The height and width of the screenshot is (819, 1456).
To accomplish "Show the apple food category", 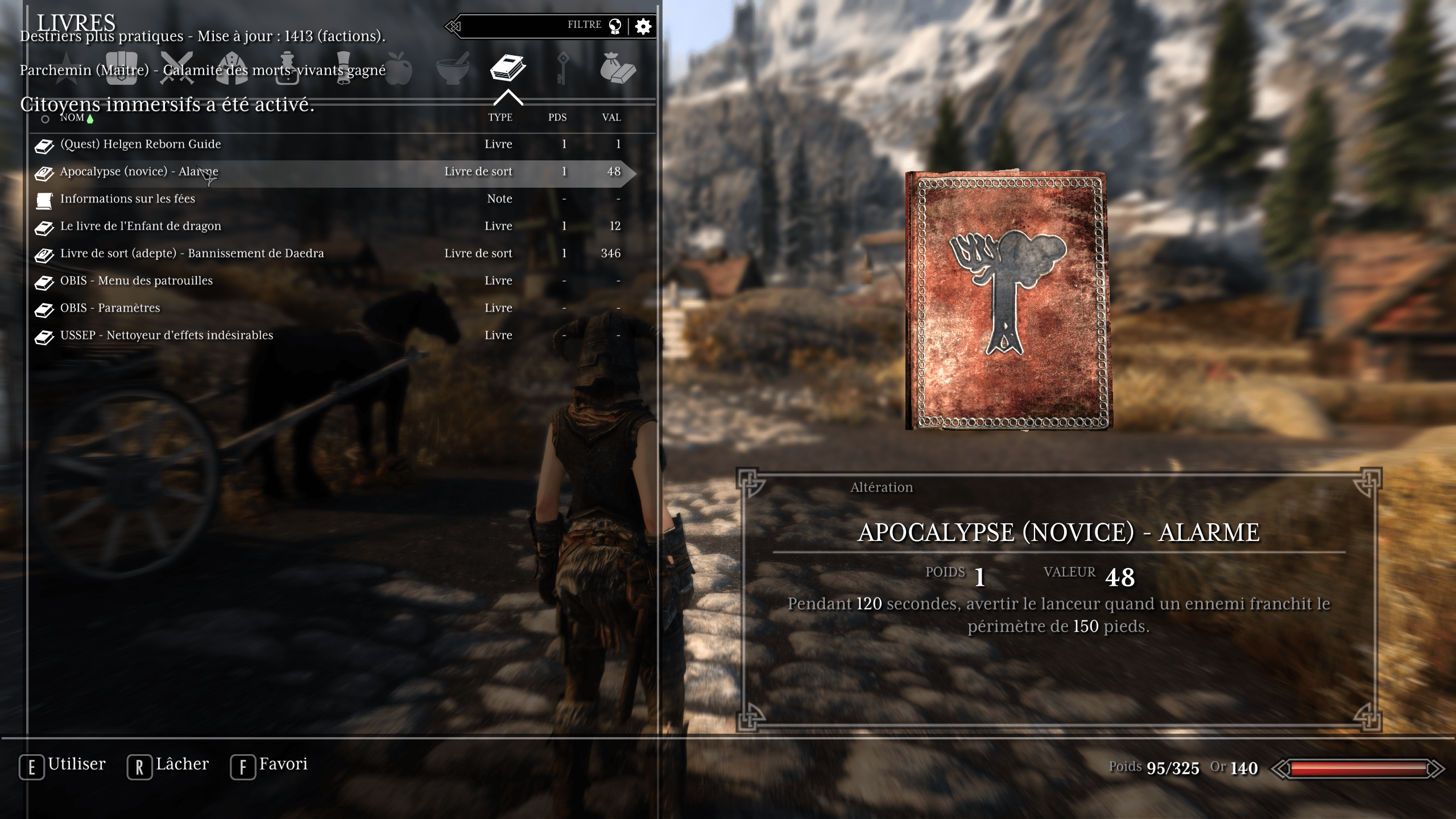I will tap(398, 68).
